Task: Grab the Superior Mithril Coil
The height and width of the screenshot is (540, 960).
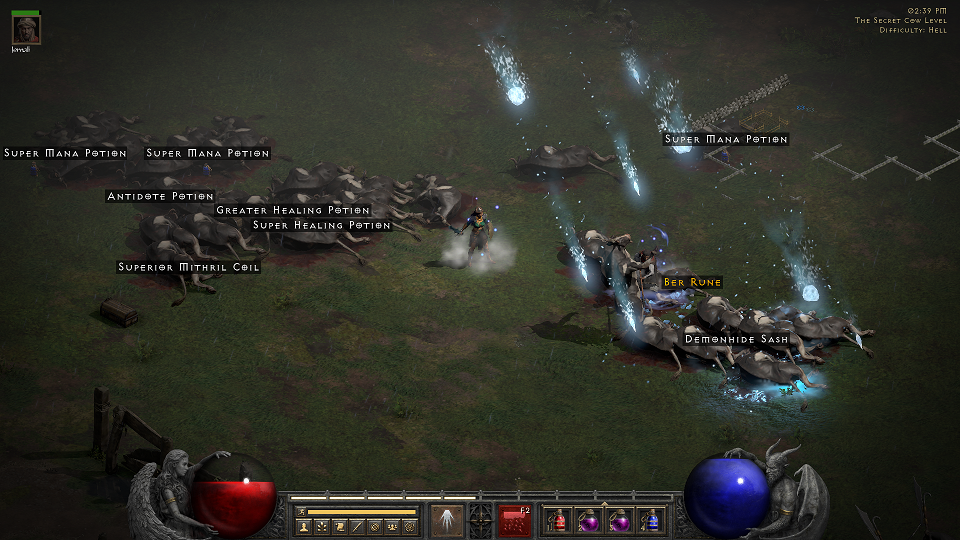Action: point(189,267)
